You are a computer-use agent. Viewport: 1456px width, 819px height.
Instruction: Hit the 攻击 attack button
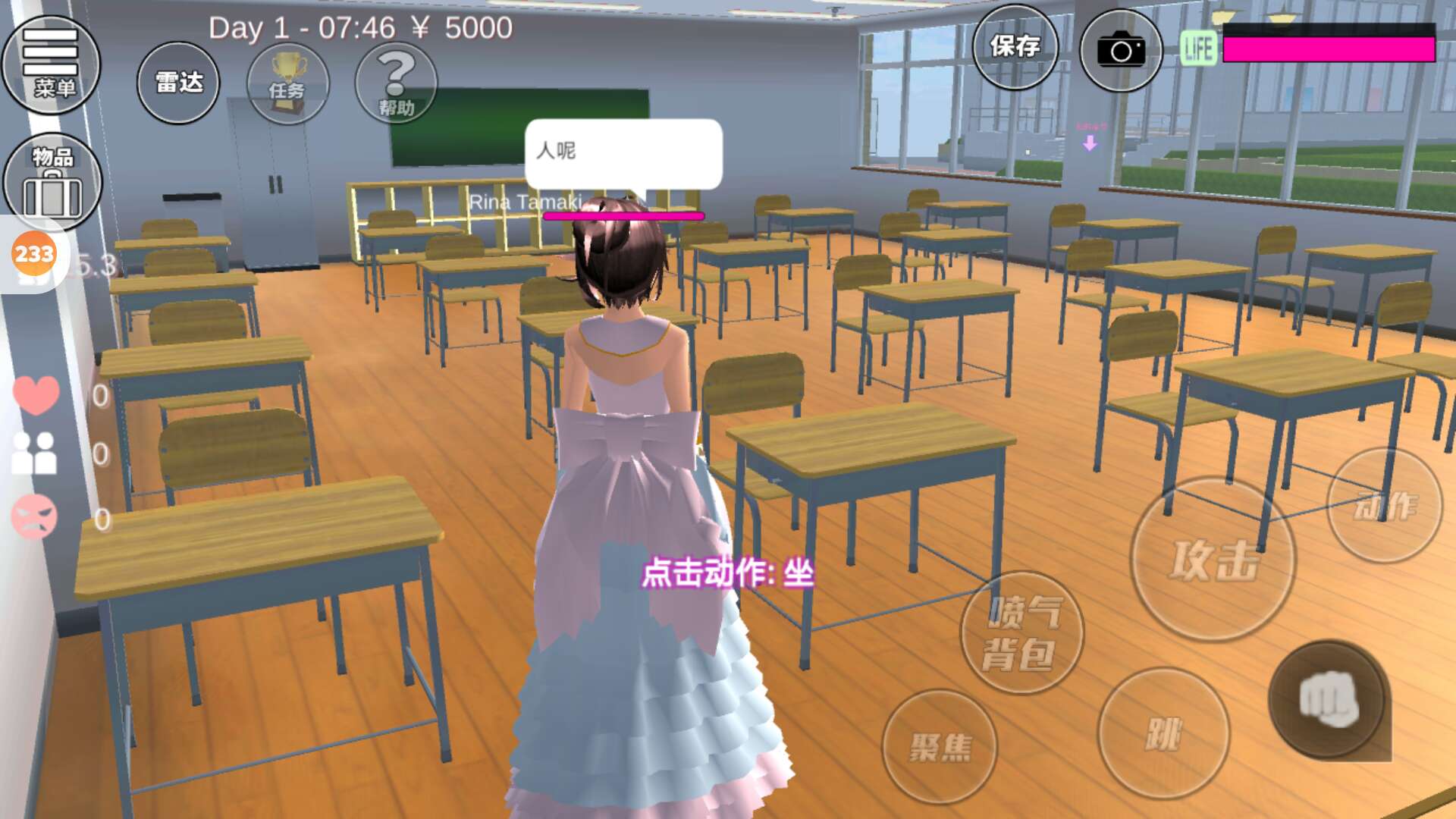1213,560
